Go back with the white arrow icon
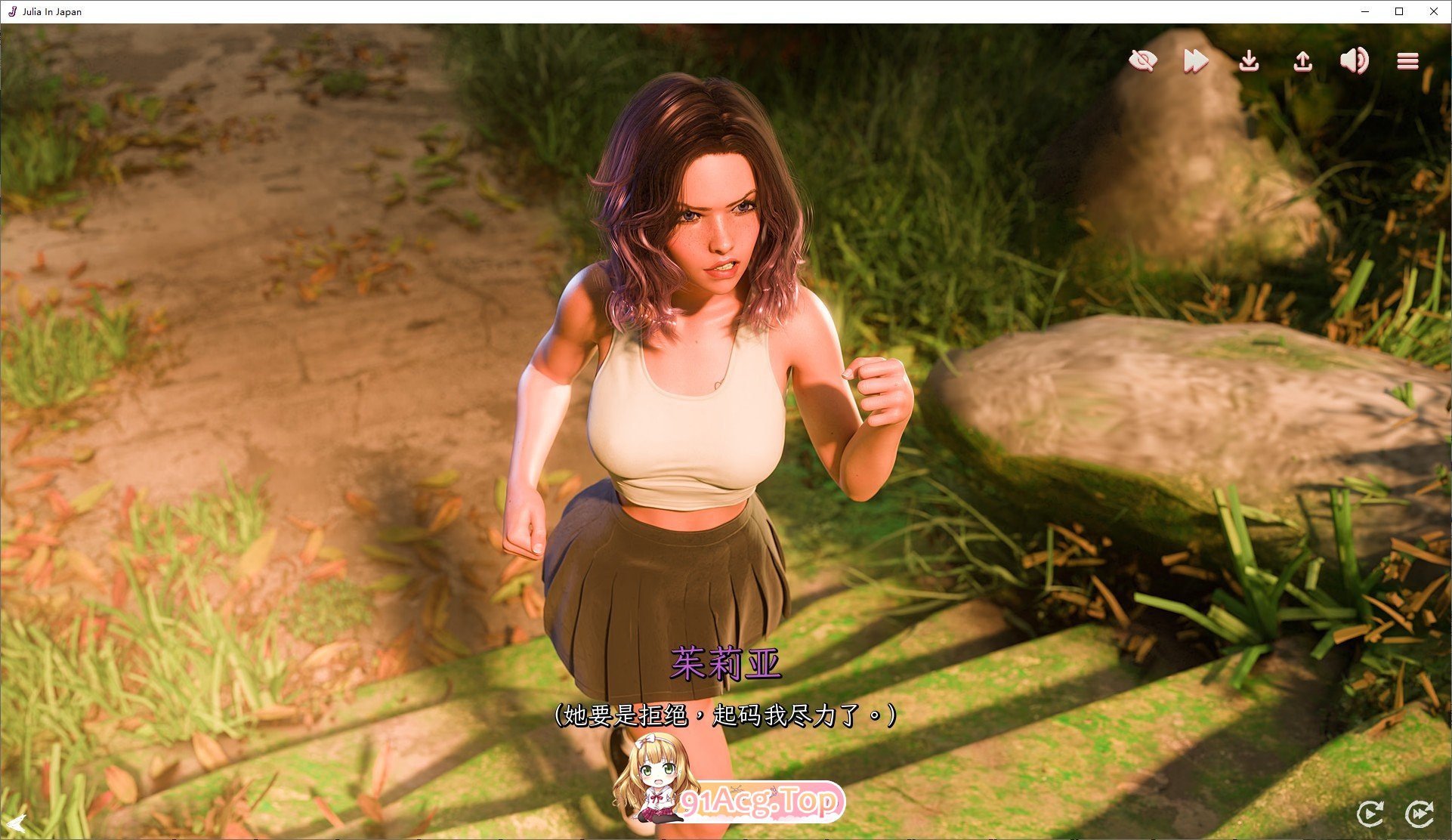Screen dimensions: 1452x840 click(x=16, y=823)
